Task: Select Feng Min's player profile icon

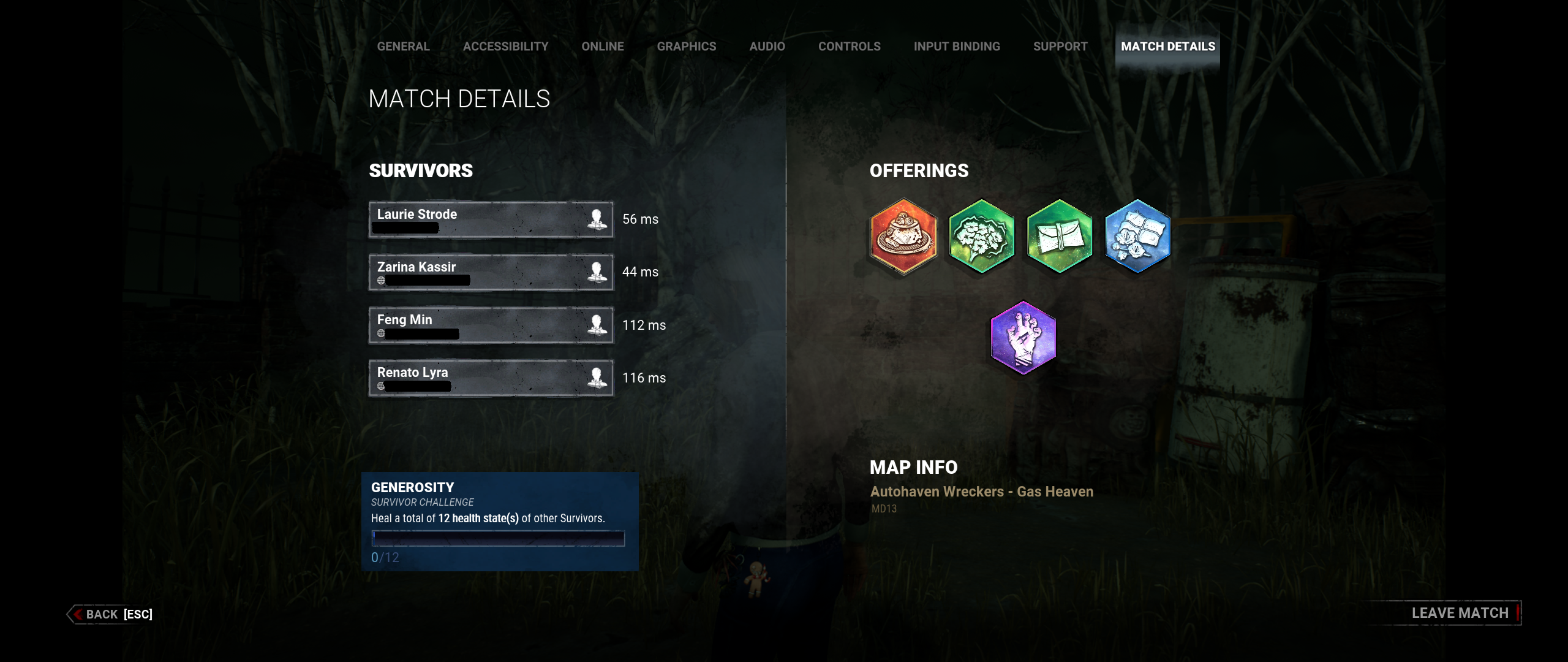Action: pos(595,325)
